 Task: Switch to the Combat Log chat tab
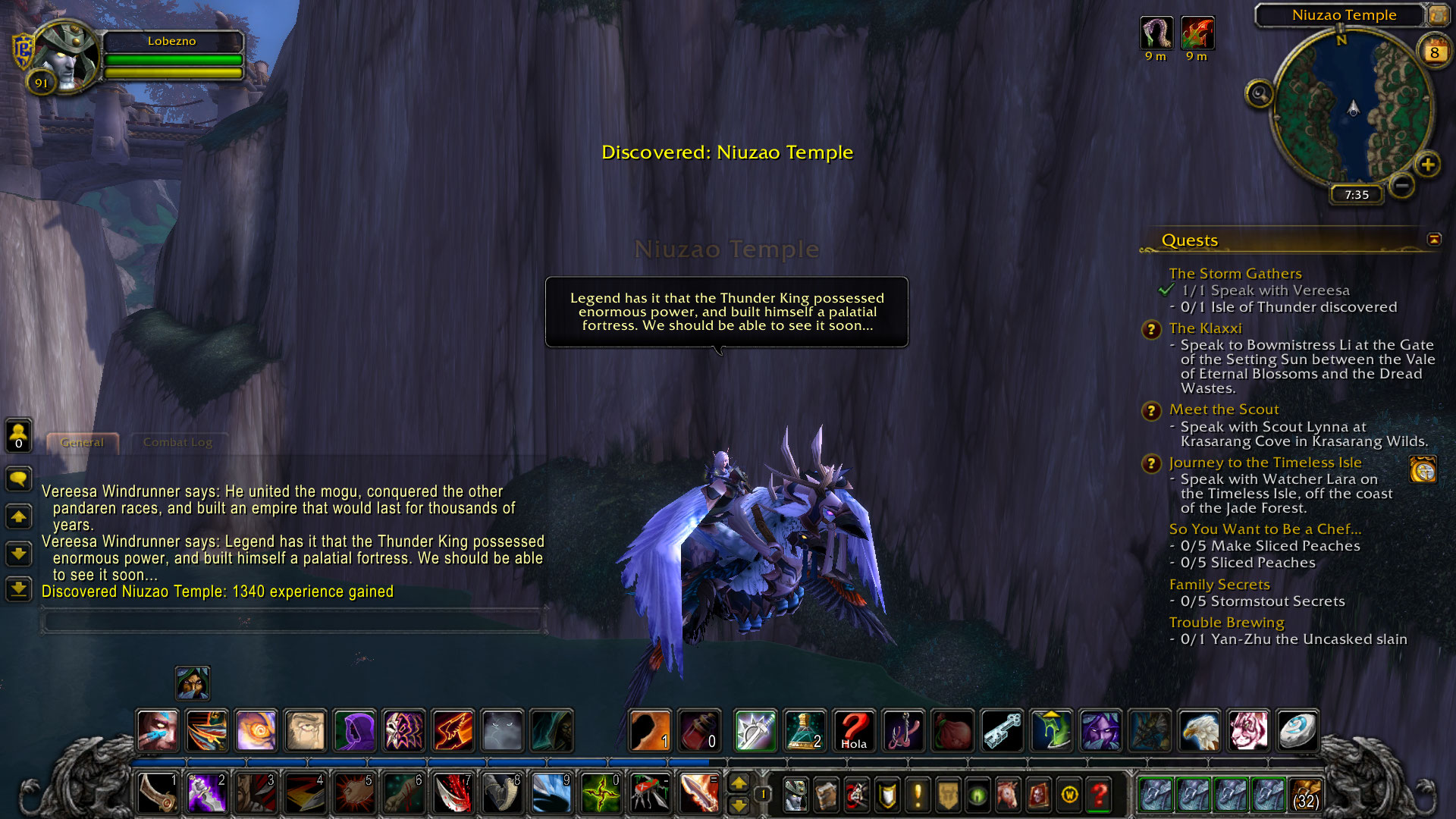(177, 442)
